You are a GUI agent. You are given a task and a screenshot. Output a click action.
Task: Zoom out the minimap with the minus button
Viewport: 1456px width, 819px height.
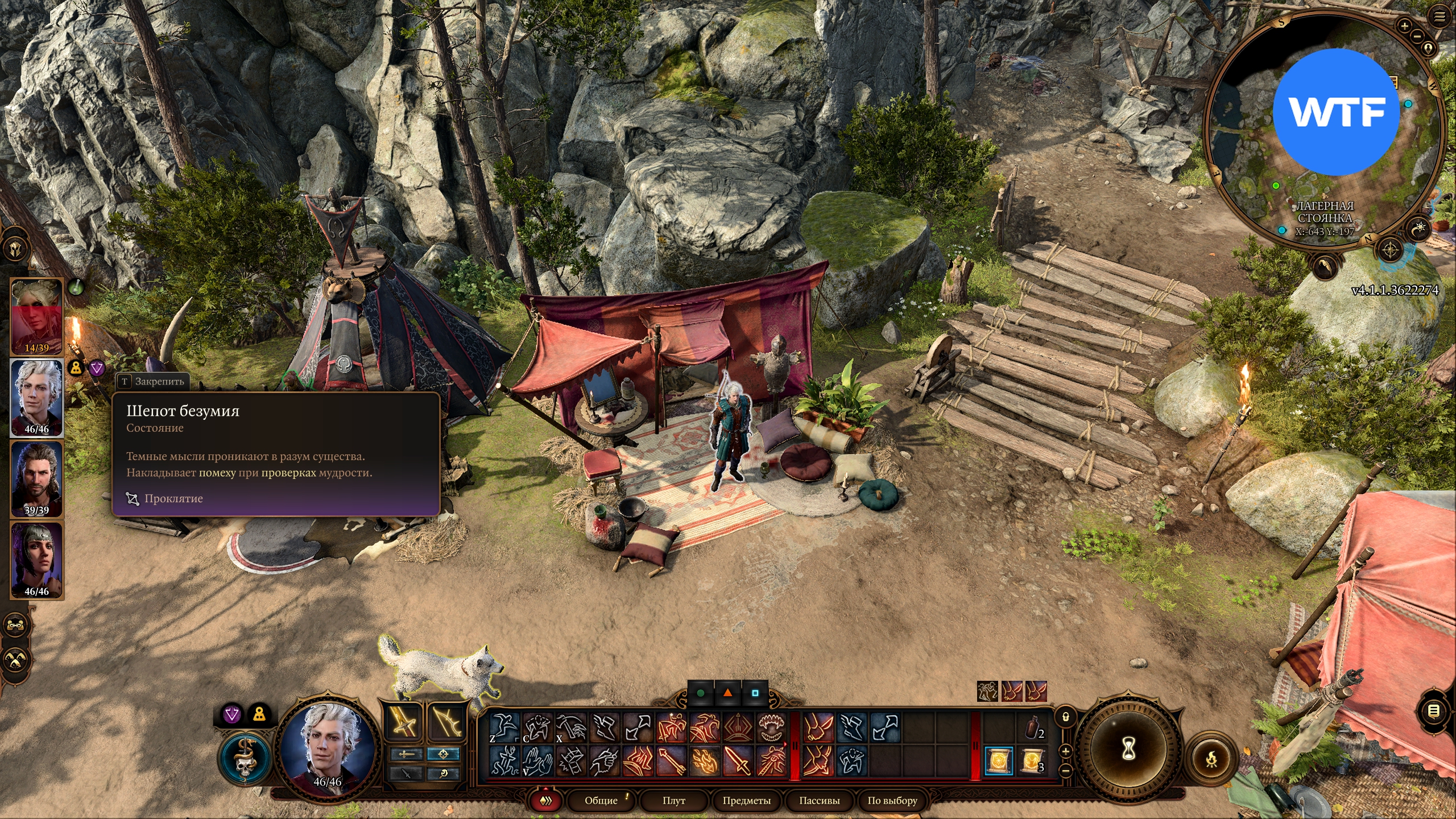tap(1417, 36)
